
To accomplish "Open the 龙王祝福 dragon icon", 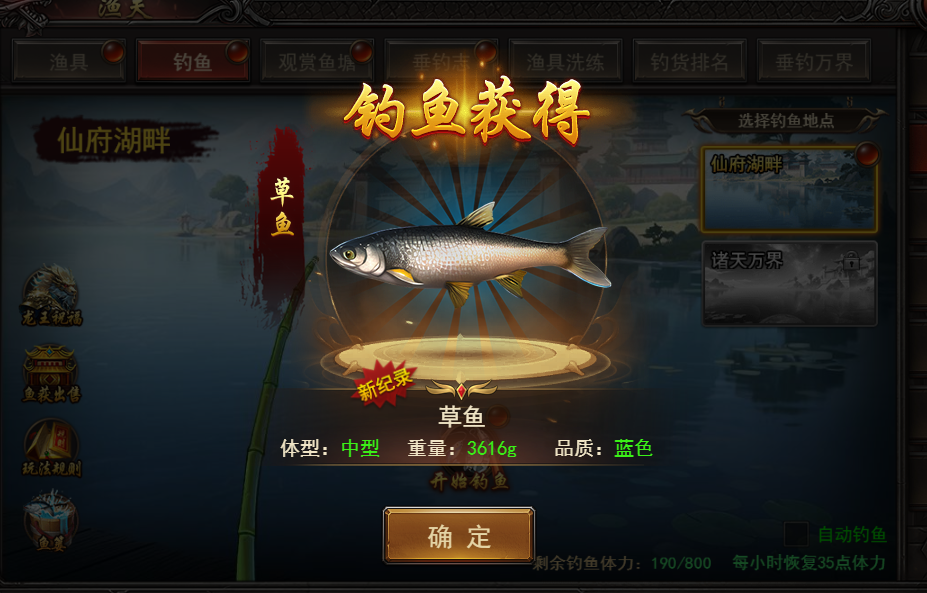I will pyautogui.click(x=51, y=293).
